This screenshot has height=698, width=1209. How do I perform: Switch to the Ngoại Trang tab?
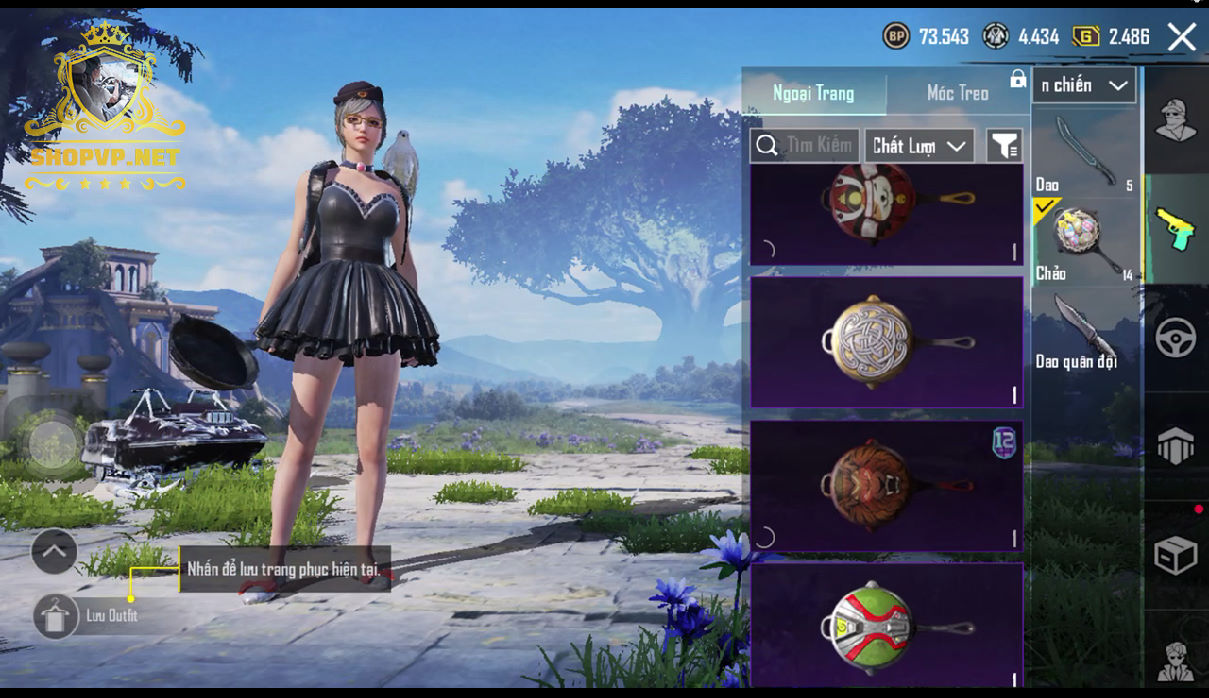(x=813, y=93)
